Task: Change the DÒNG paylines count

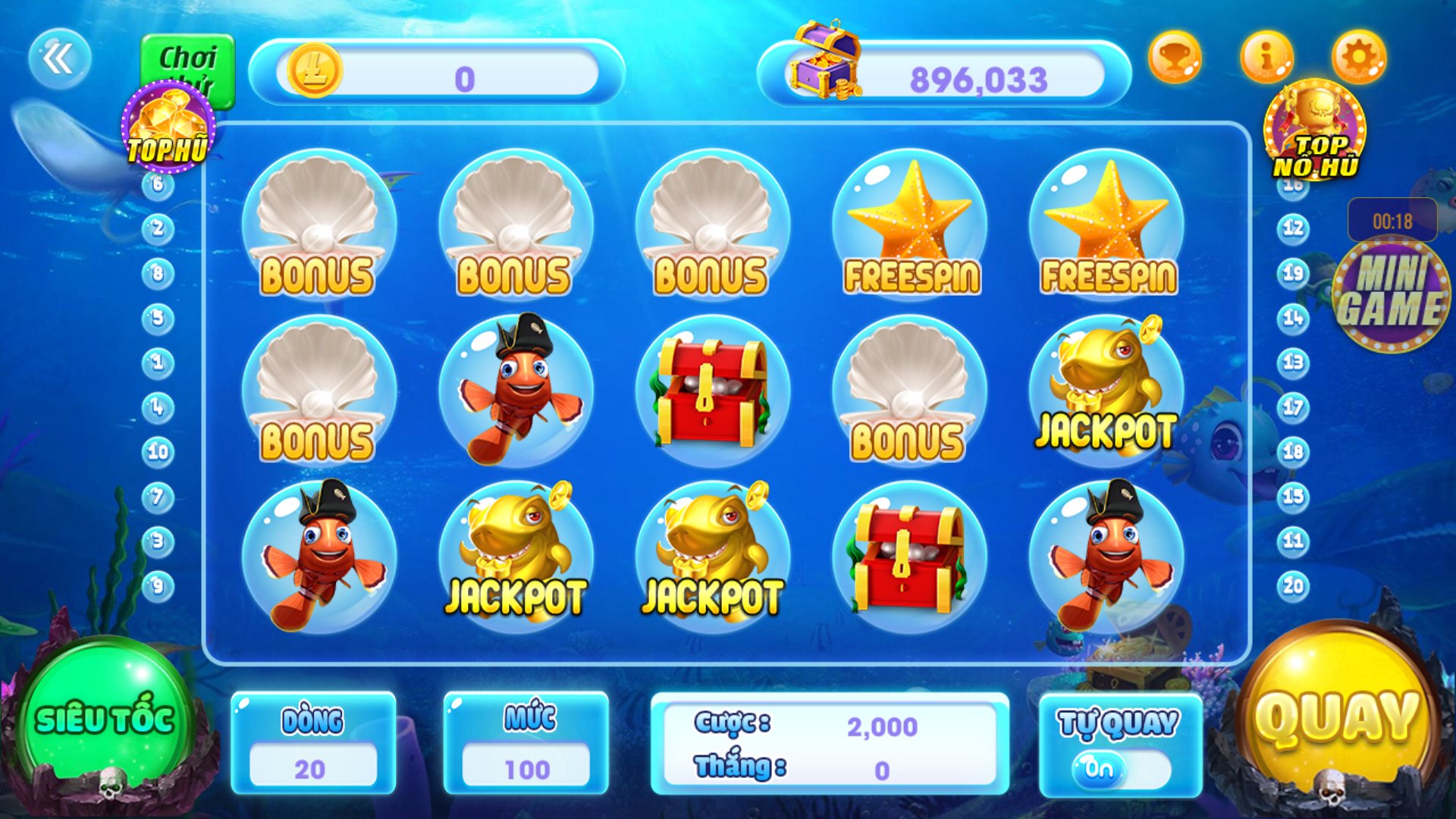Action: 312,768
